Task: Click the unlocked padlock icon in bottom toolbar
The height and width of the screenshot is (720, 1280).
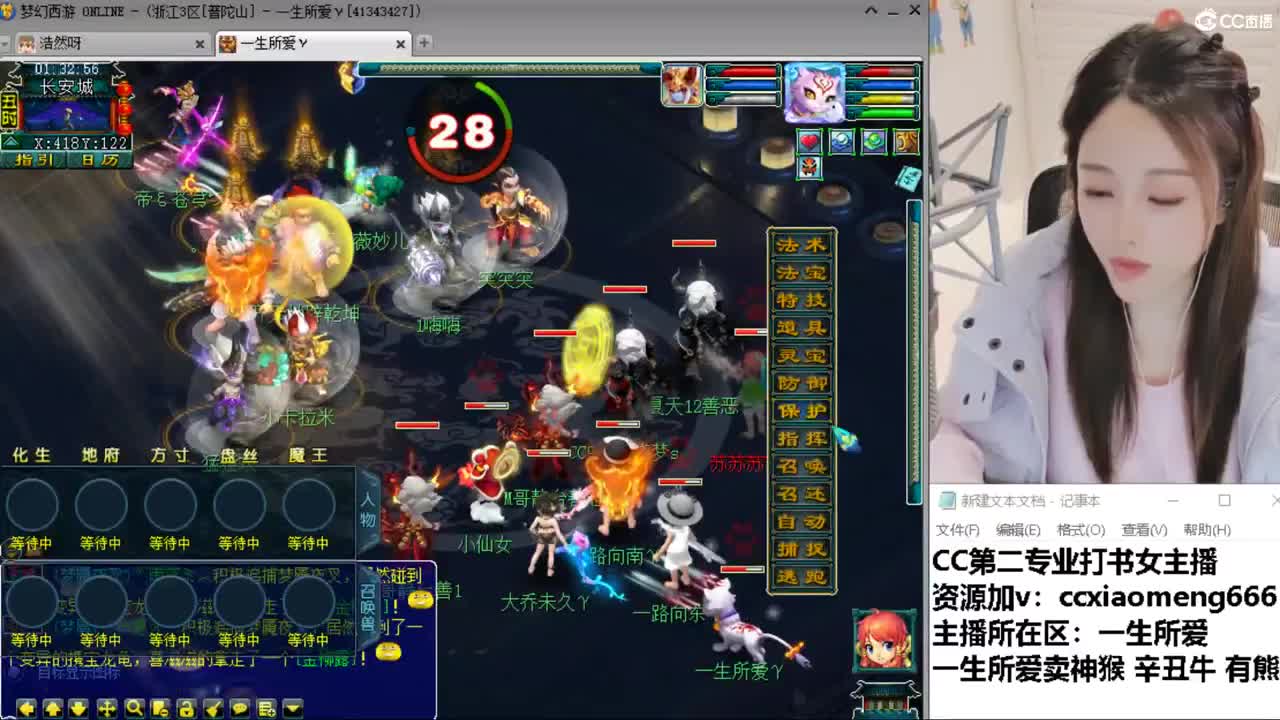Action: [187, 708]
